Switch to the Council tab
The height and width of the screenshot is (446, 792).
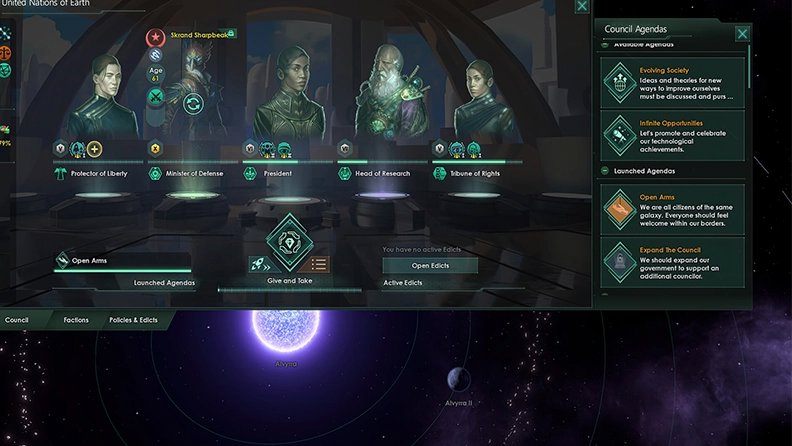16,320
